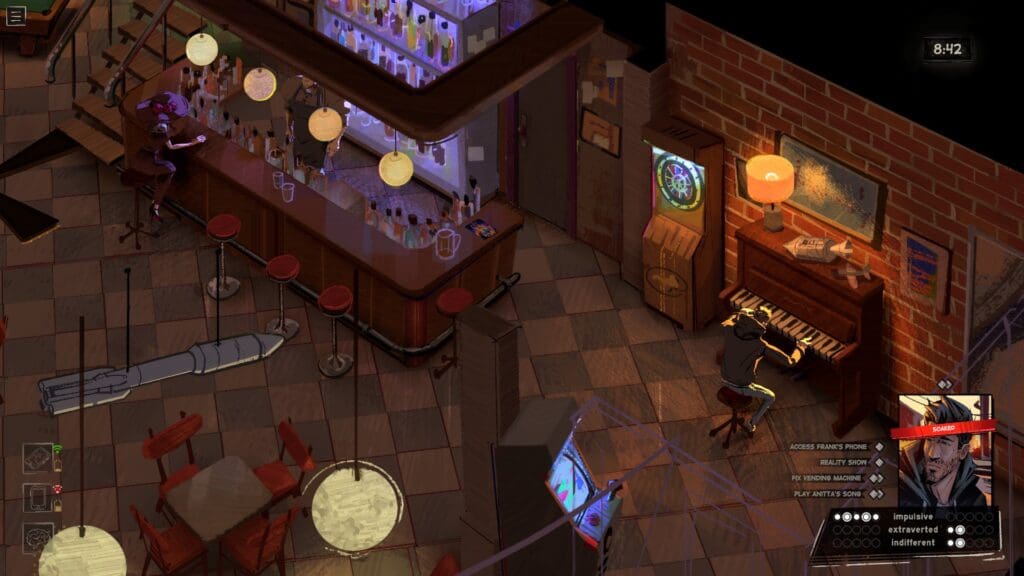1024x576 pixels.
Task: Open the brain icon
Action: pyautogui.click(x=38, y=537)
